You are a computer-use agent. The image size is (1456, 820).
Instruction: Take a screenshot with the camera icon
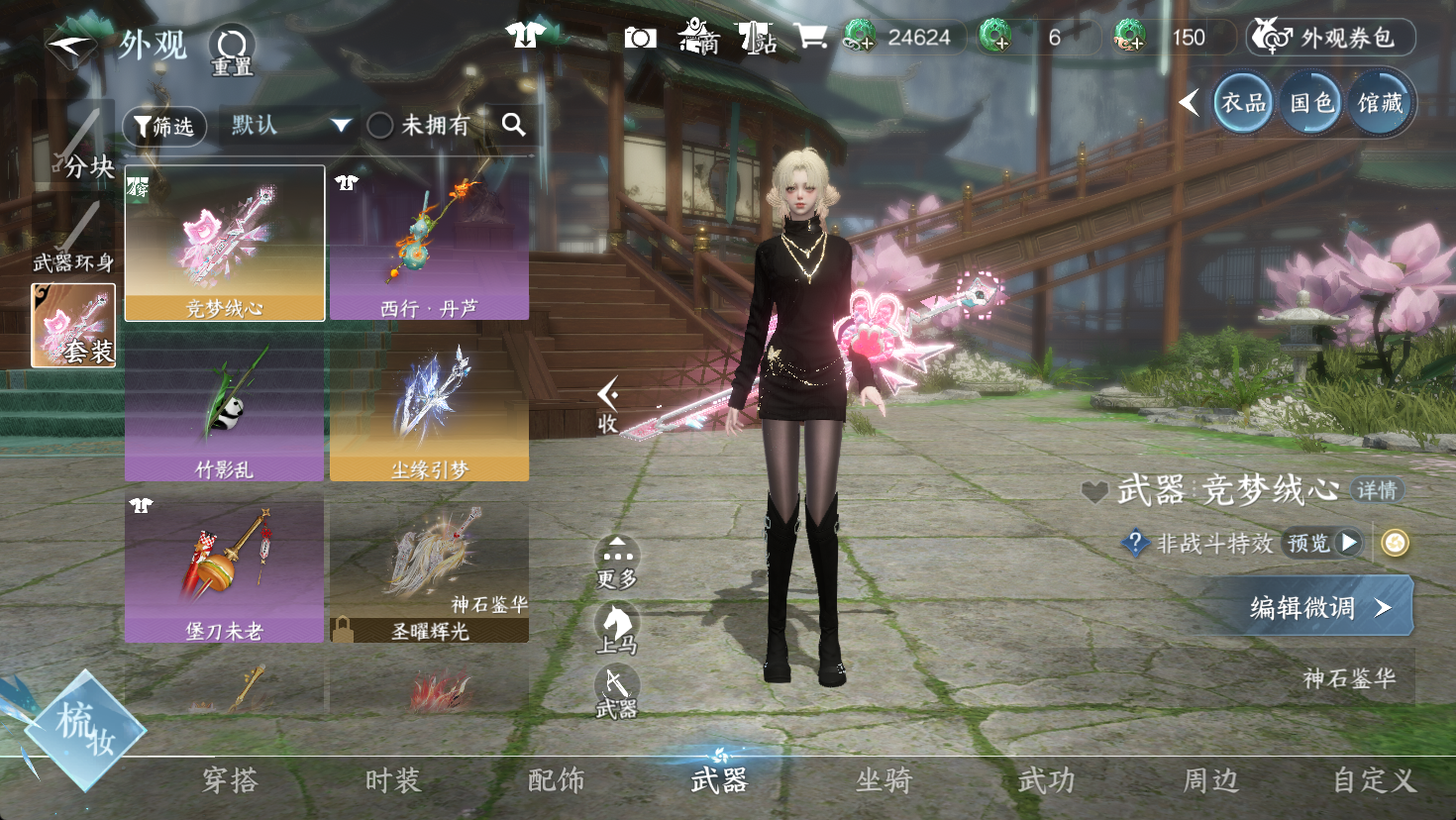[x=640, y=38]
